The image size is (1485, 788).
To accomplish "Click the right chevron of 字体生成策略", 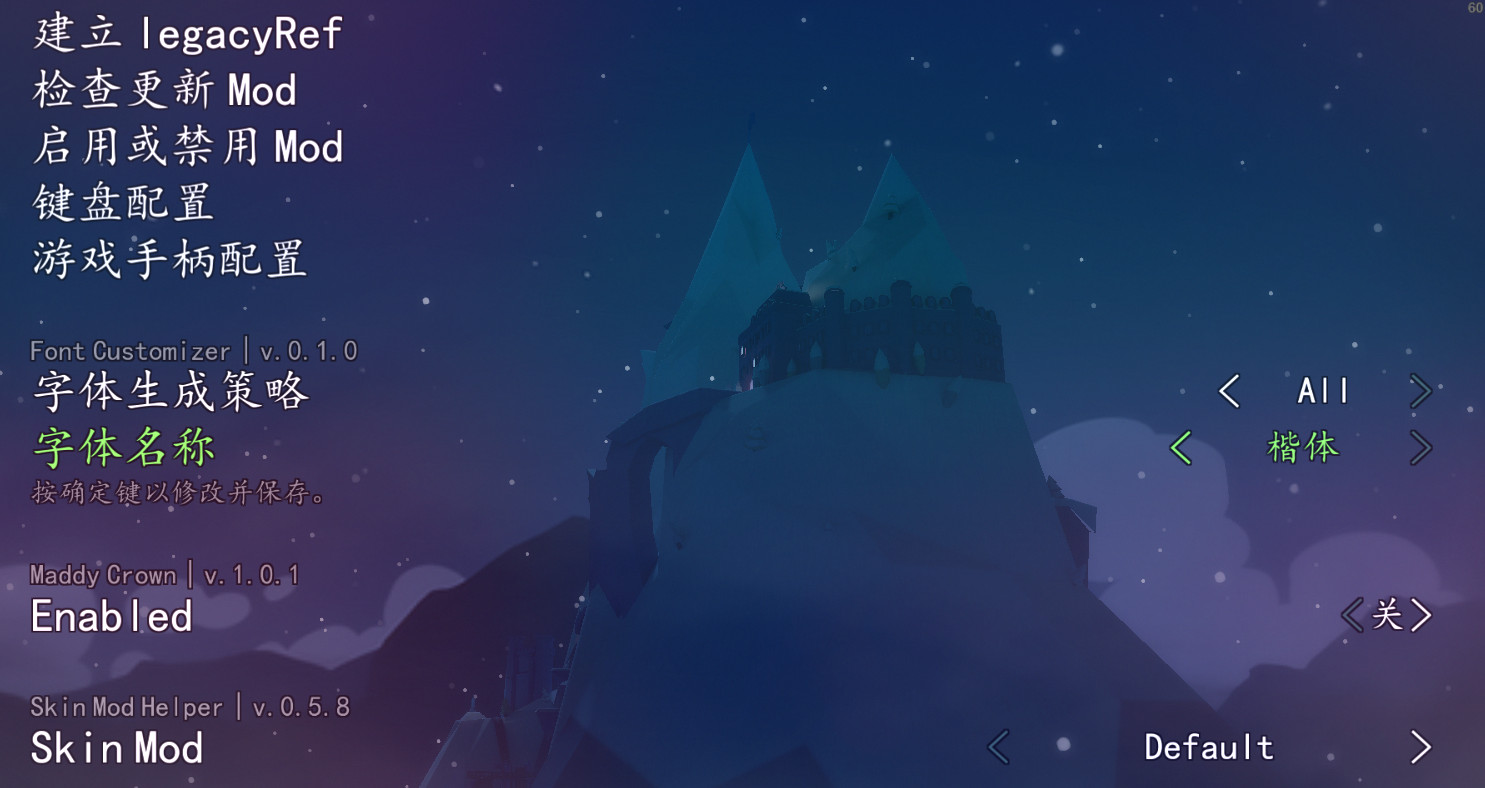I will coord(1424,392).
